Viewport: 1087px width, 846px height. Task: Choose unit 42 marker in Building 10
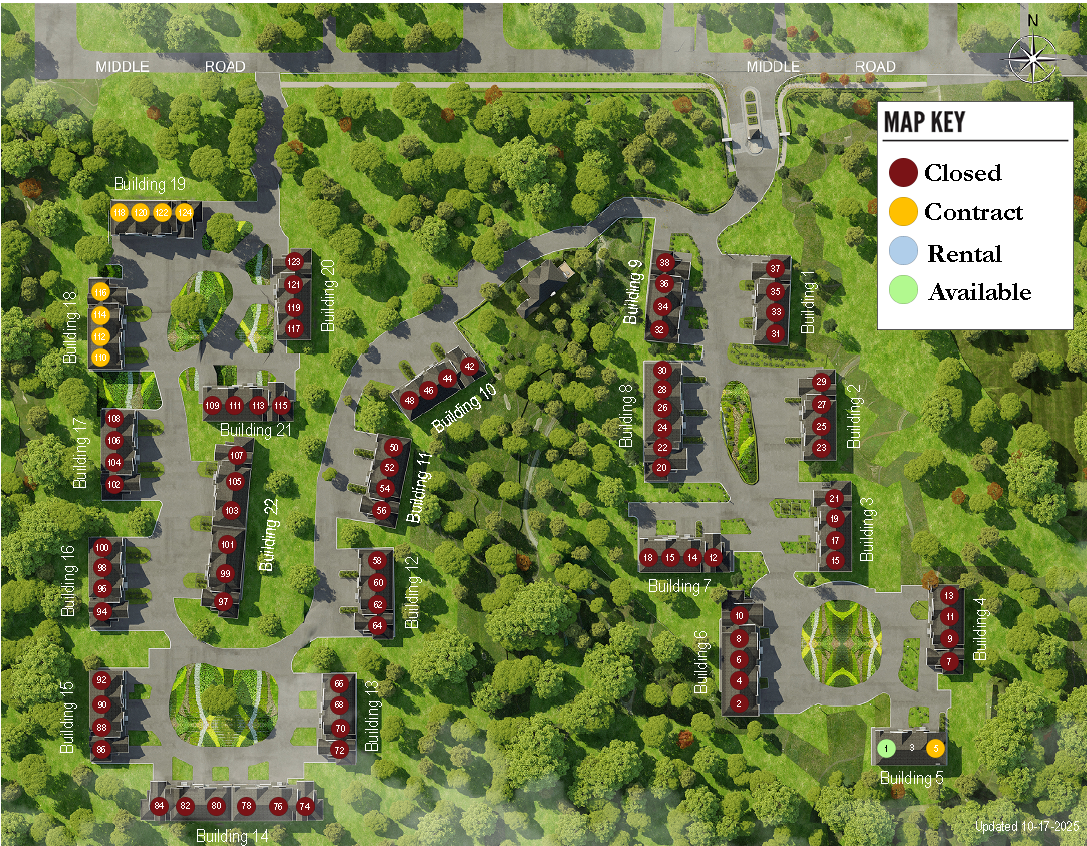(x=470, y=366)
